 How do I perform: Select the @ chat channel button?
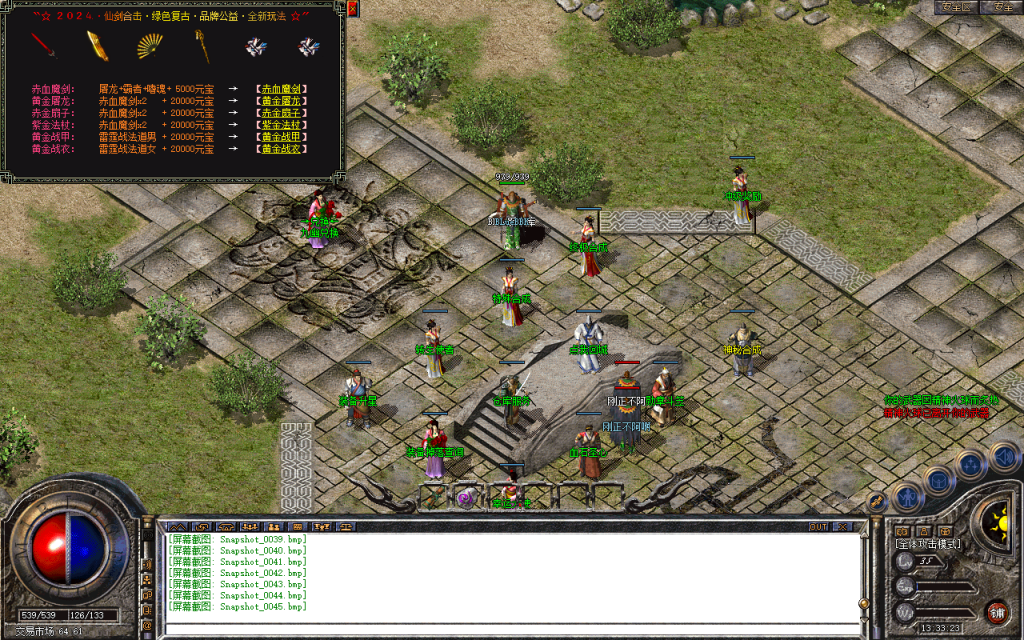coord(147,626)
